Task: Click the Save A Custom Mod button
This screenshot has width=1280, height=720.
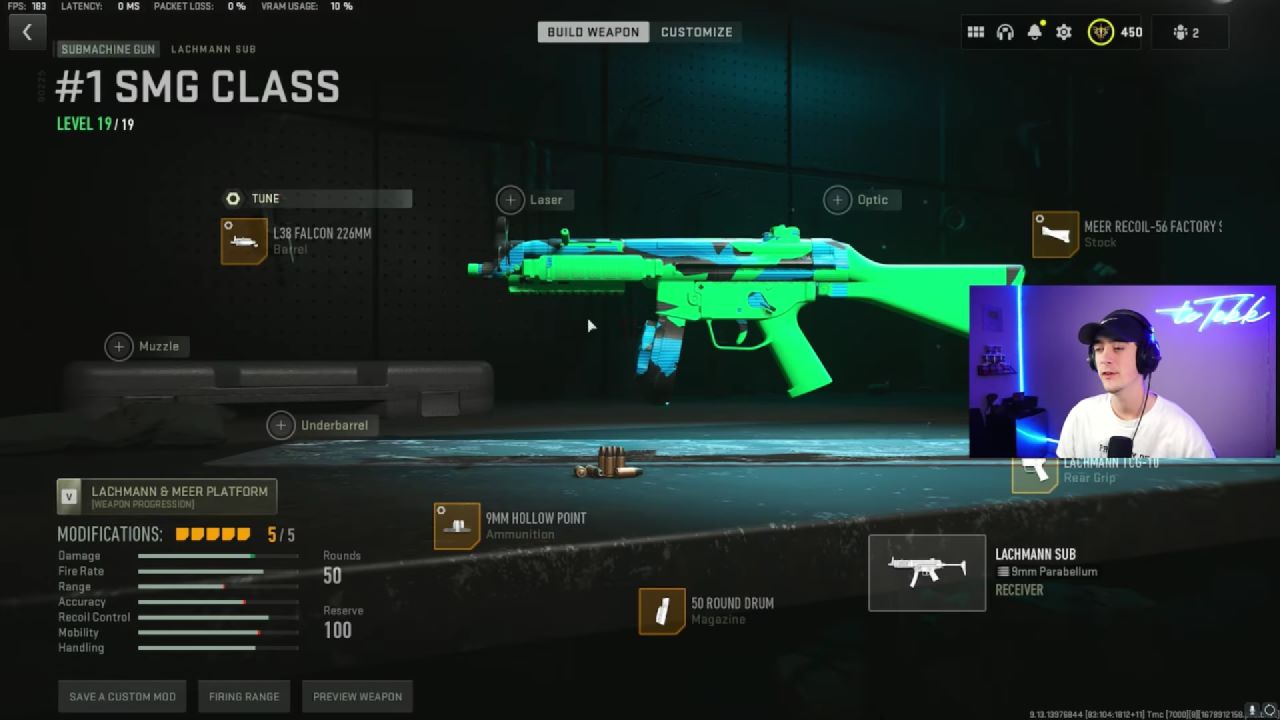Action: [x=121, y=696]
